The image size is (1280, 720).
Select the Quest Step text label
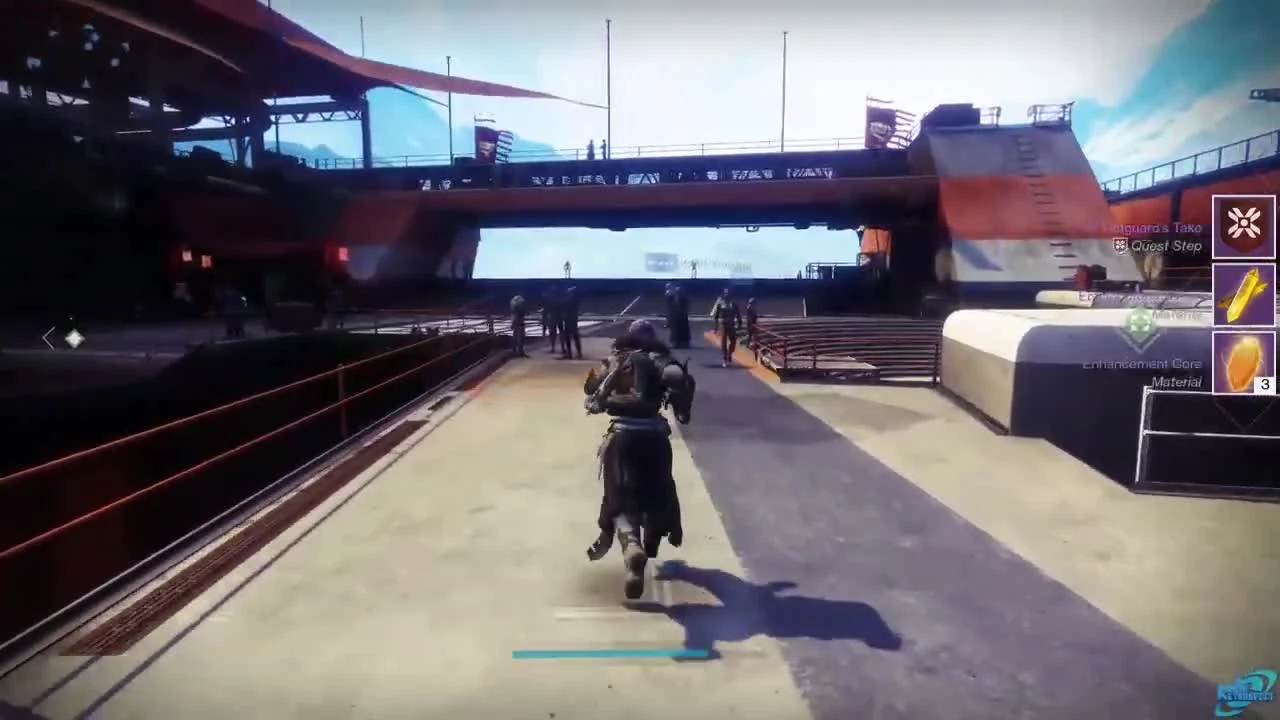click(x=1165, y=246)
